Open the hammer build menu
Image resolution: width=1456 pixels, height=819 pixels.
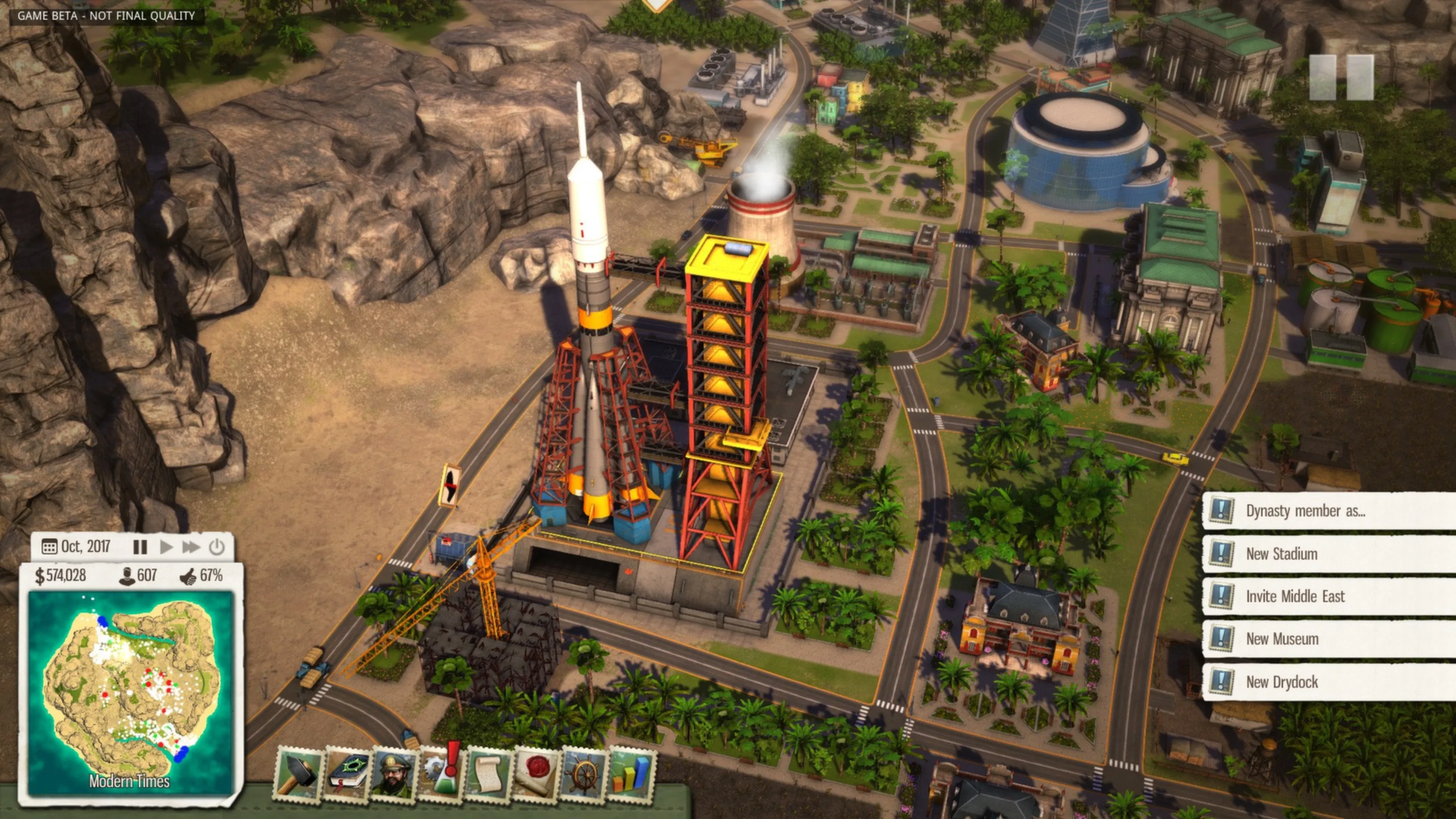click(x=298, y=774)
